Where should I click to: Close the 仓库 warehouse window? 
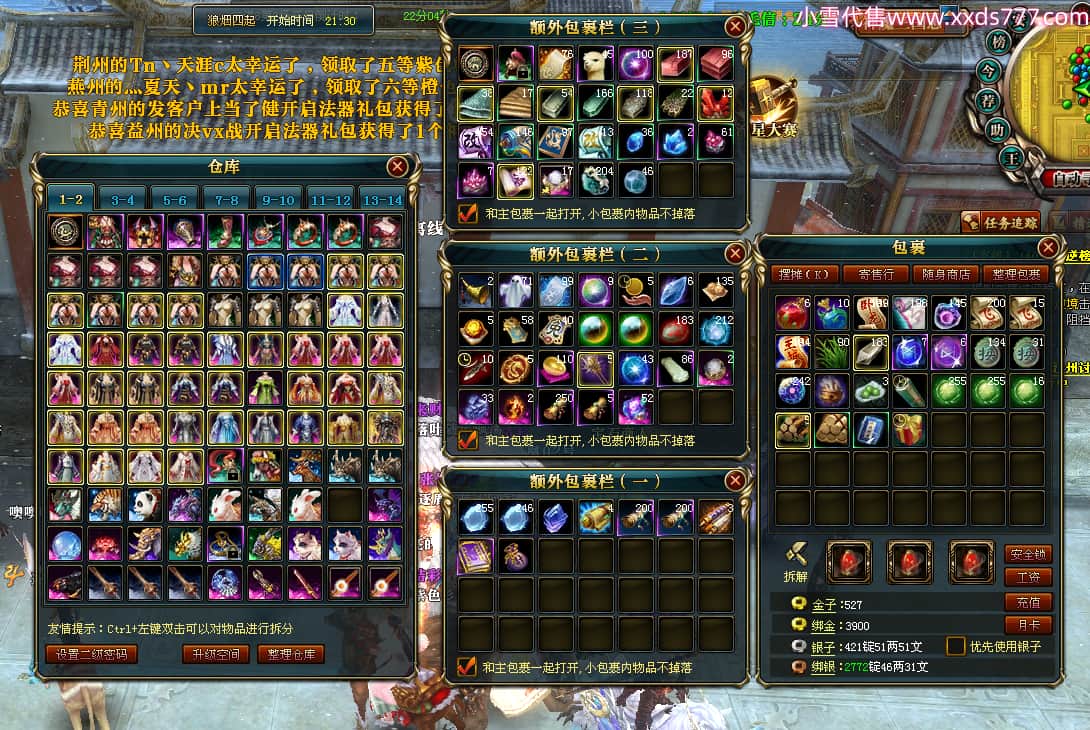(x=397, y=167)
